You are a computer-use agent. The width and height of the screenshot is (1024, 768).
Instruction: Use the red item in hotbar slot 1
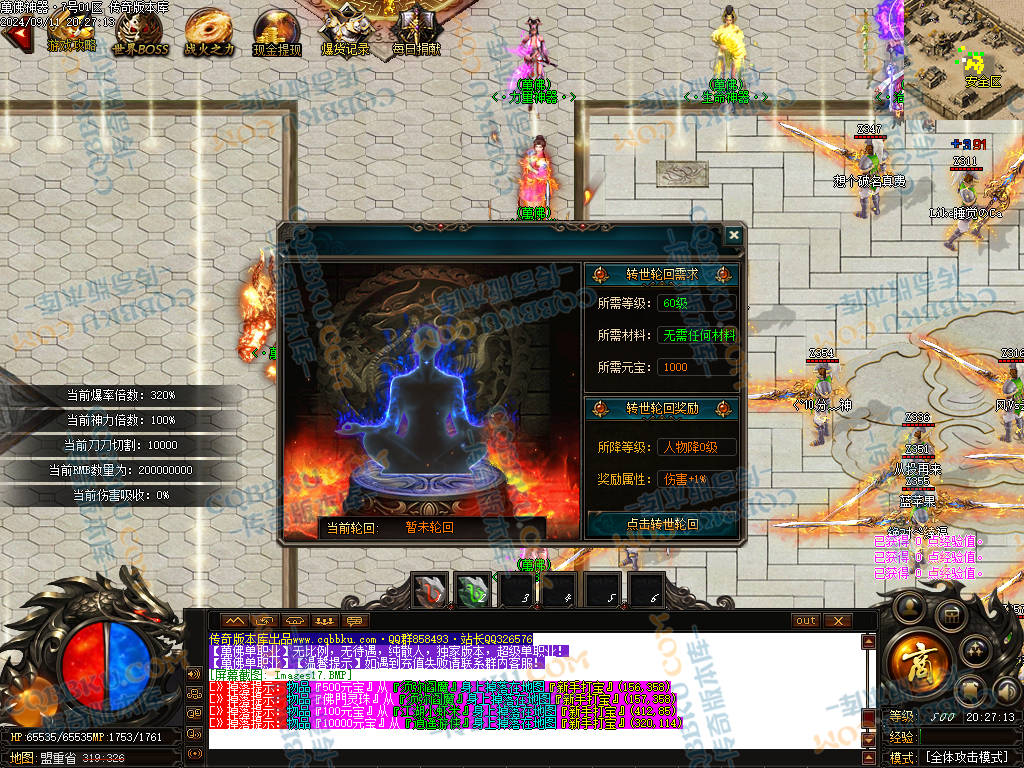click(431, 590)
